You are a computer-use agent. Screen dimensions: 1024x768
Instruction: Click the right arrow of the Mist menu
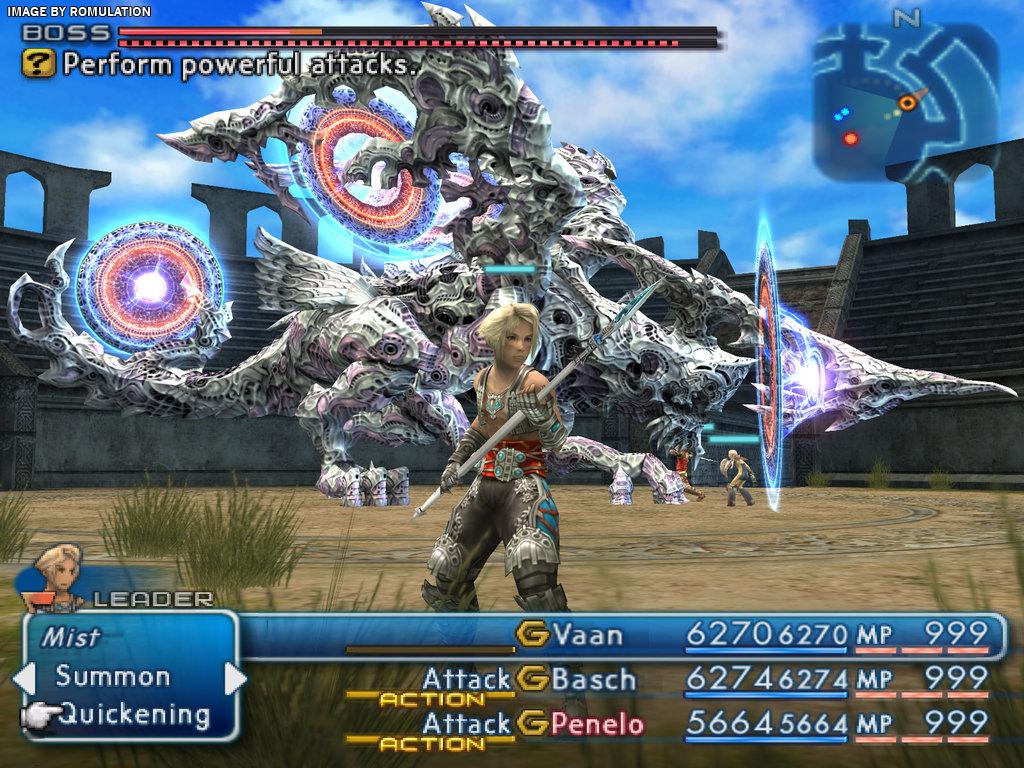(236, 679)
